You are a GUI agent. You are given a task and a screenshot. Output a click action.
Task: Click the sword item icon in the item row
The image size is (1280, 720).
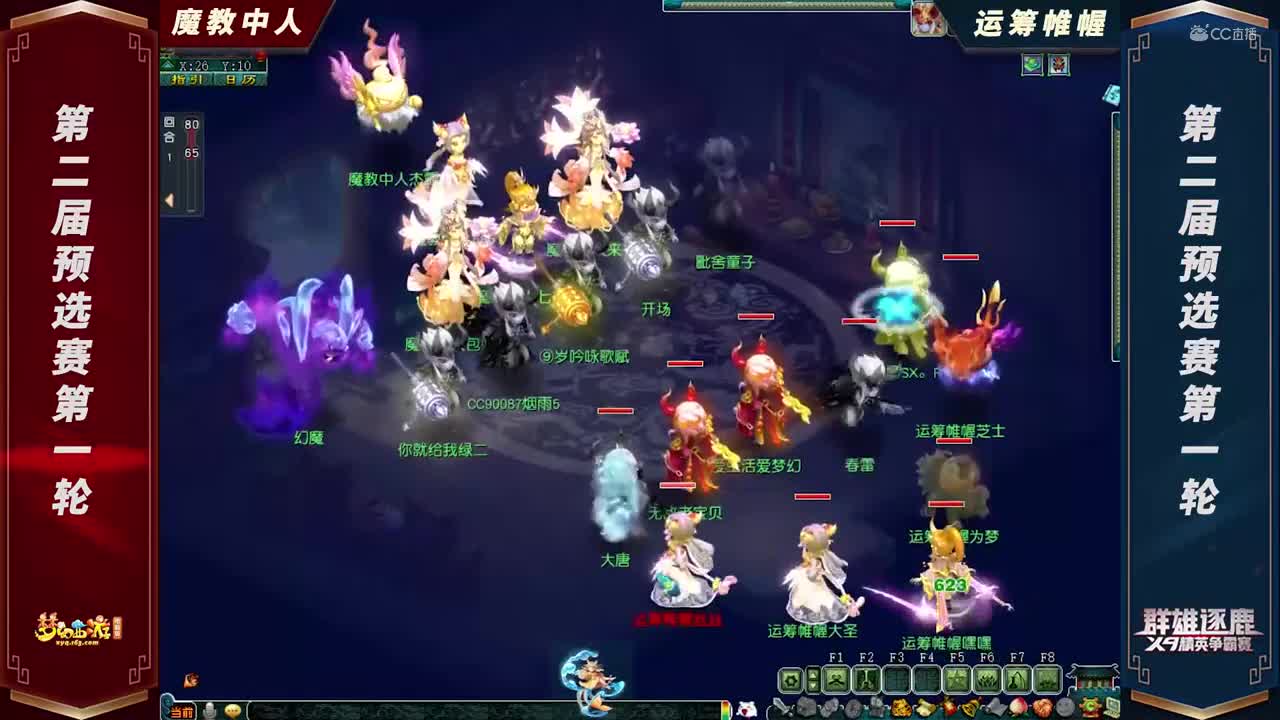point(784,706)
